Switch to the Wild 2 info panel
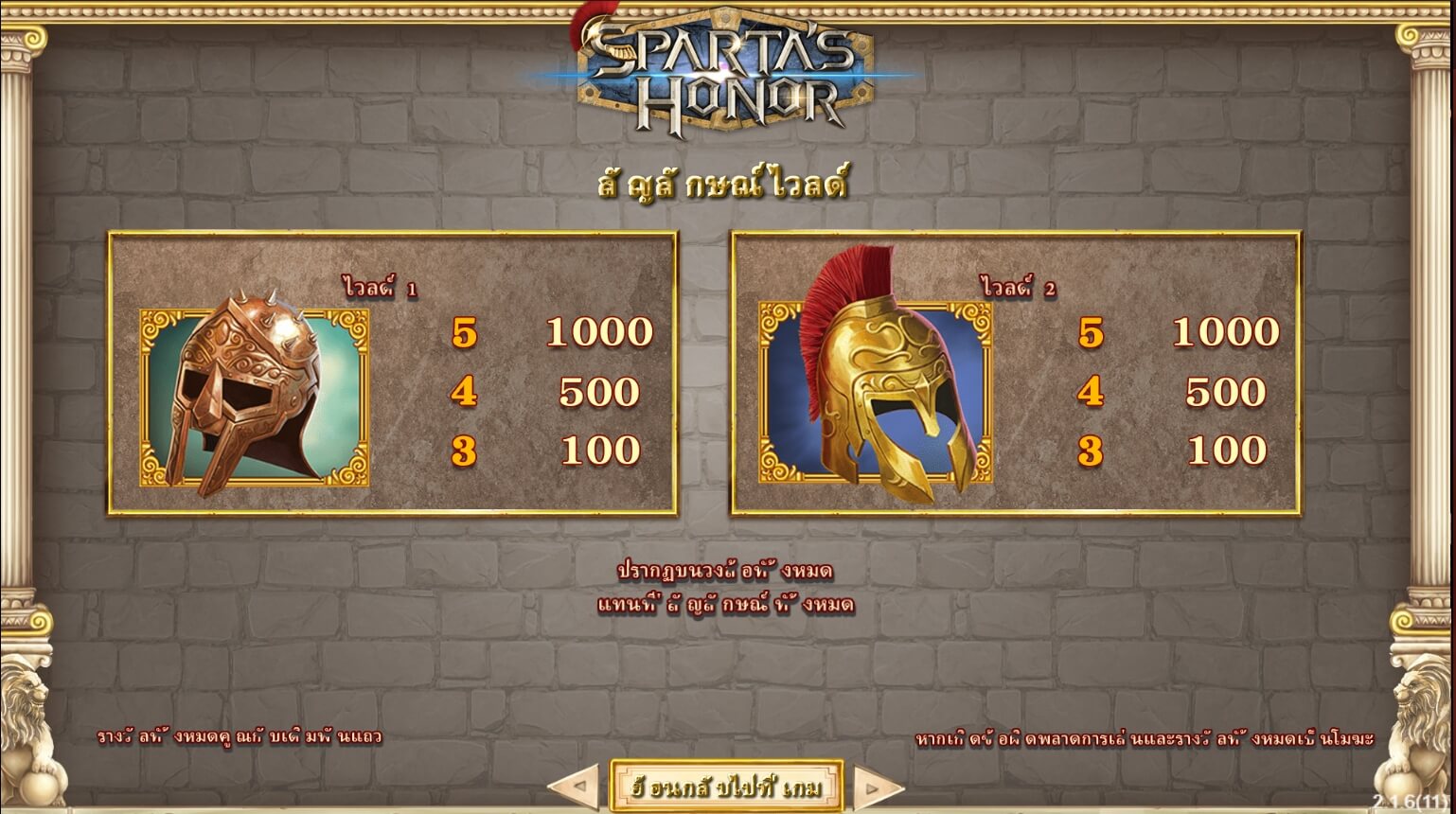Screen dimensions: 1456x814 pyautogui.click(x=1018, y=371)
